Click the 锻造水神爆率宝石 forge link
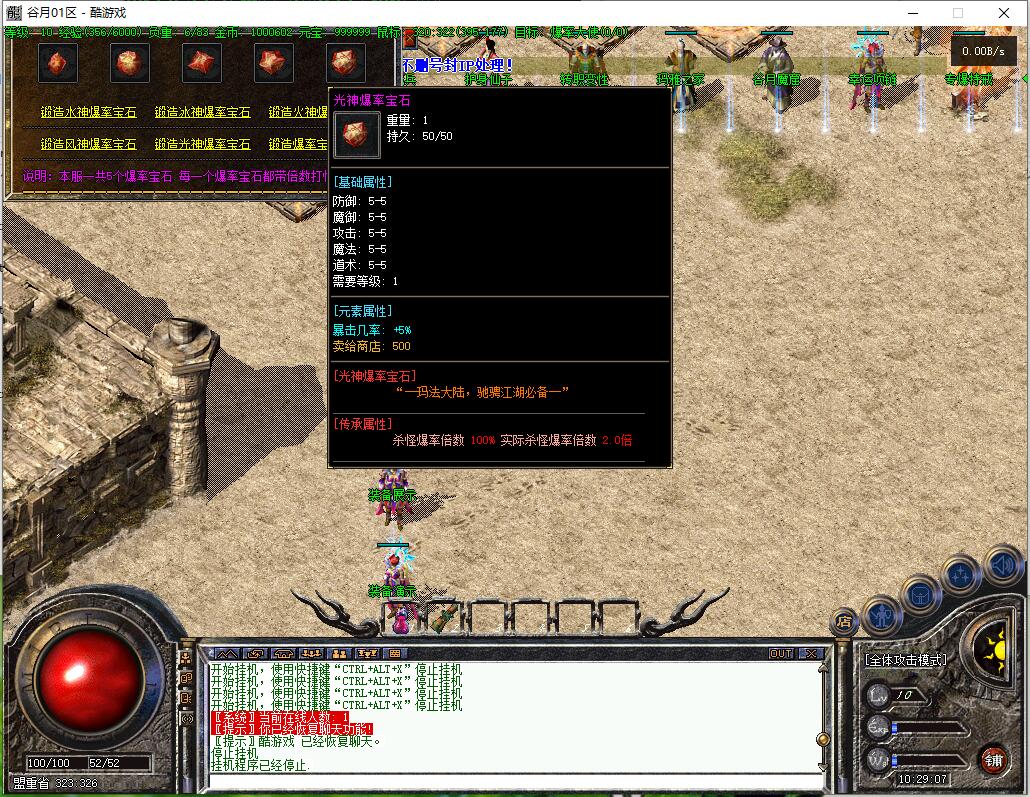Viewport: 1030px width, 797px height. point(89,113)
